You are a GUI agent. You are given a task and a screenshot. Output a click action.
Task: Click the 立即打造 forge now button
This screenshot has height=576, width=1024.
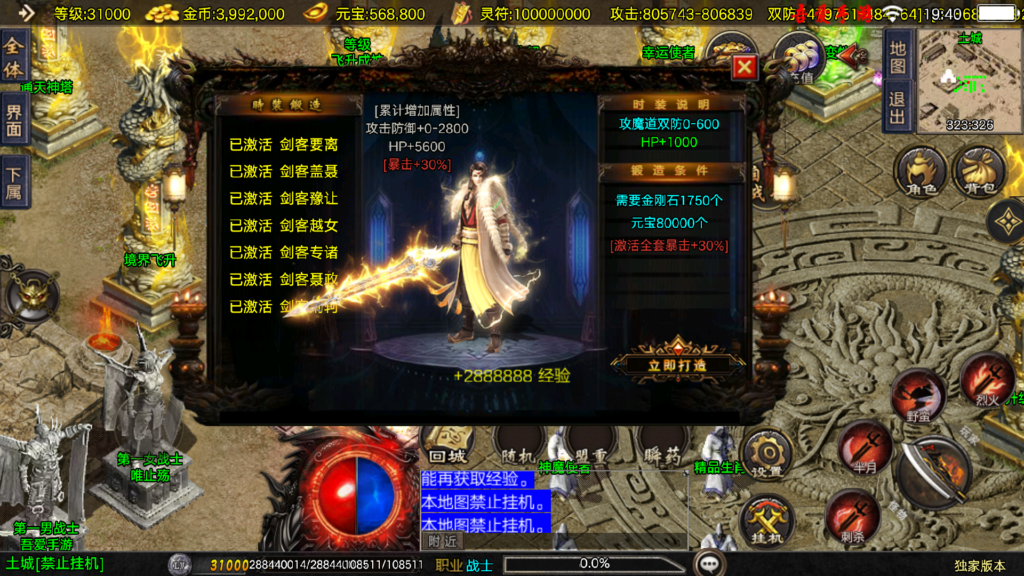pyautogui.click(x=678, y=364)
